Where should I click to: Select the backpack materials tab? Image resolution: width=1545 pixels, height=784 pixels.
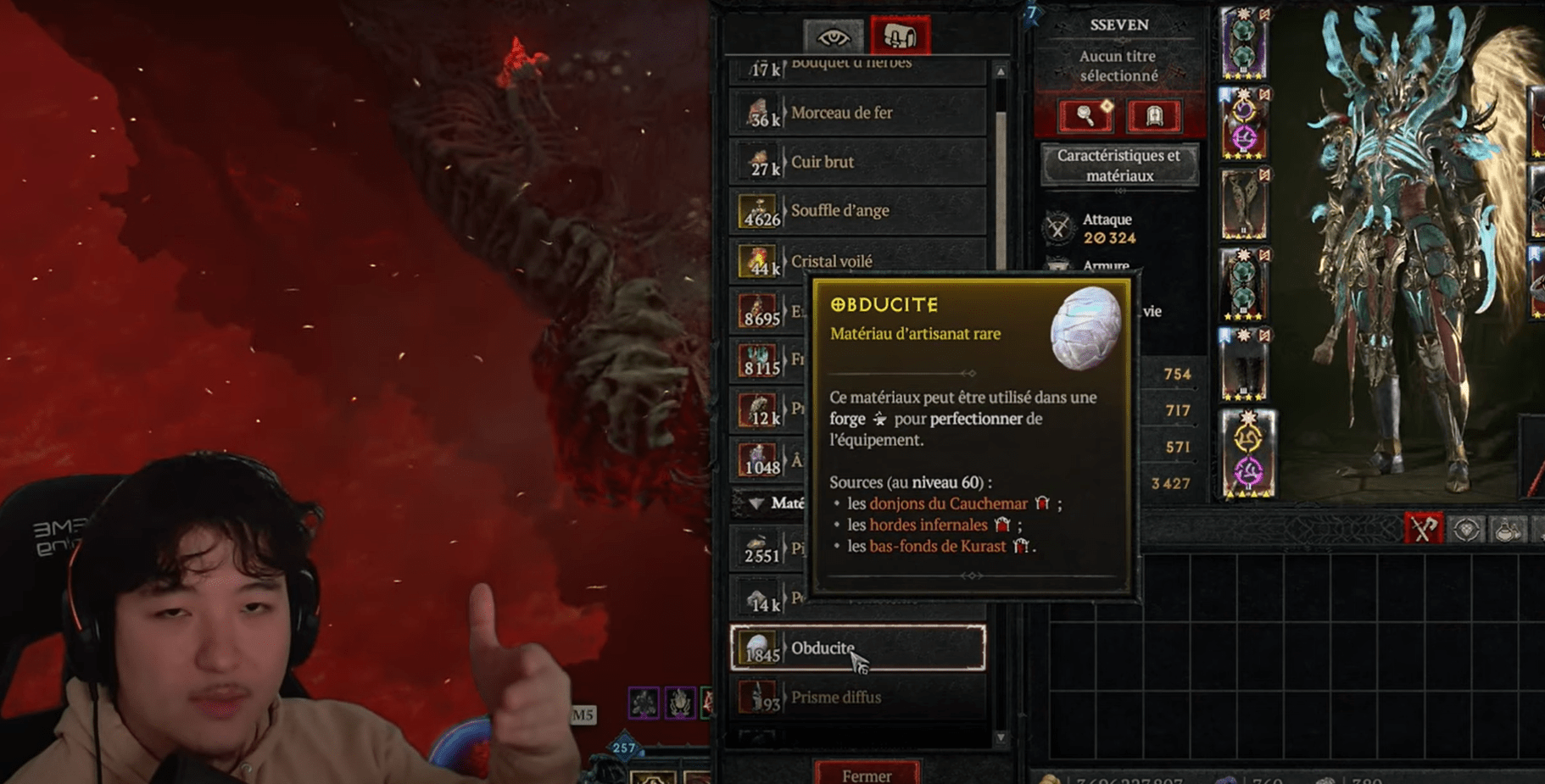899,36
